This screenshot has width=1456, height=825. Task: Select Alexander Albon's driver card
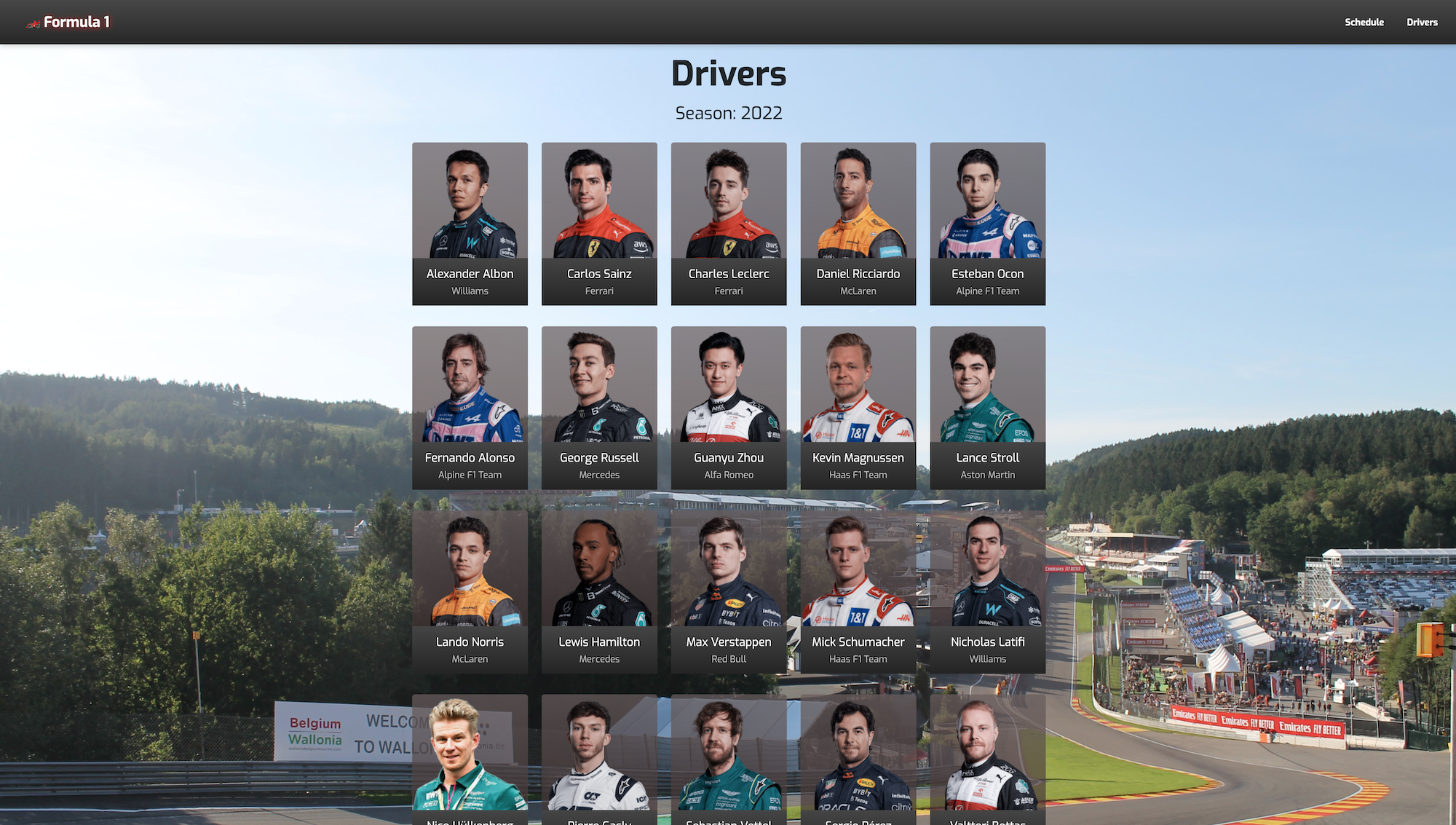(x=470, y=224)
